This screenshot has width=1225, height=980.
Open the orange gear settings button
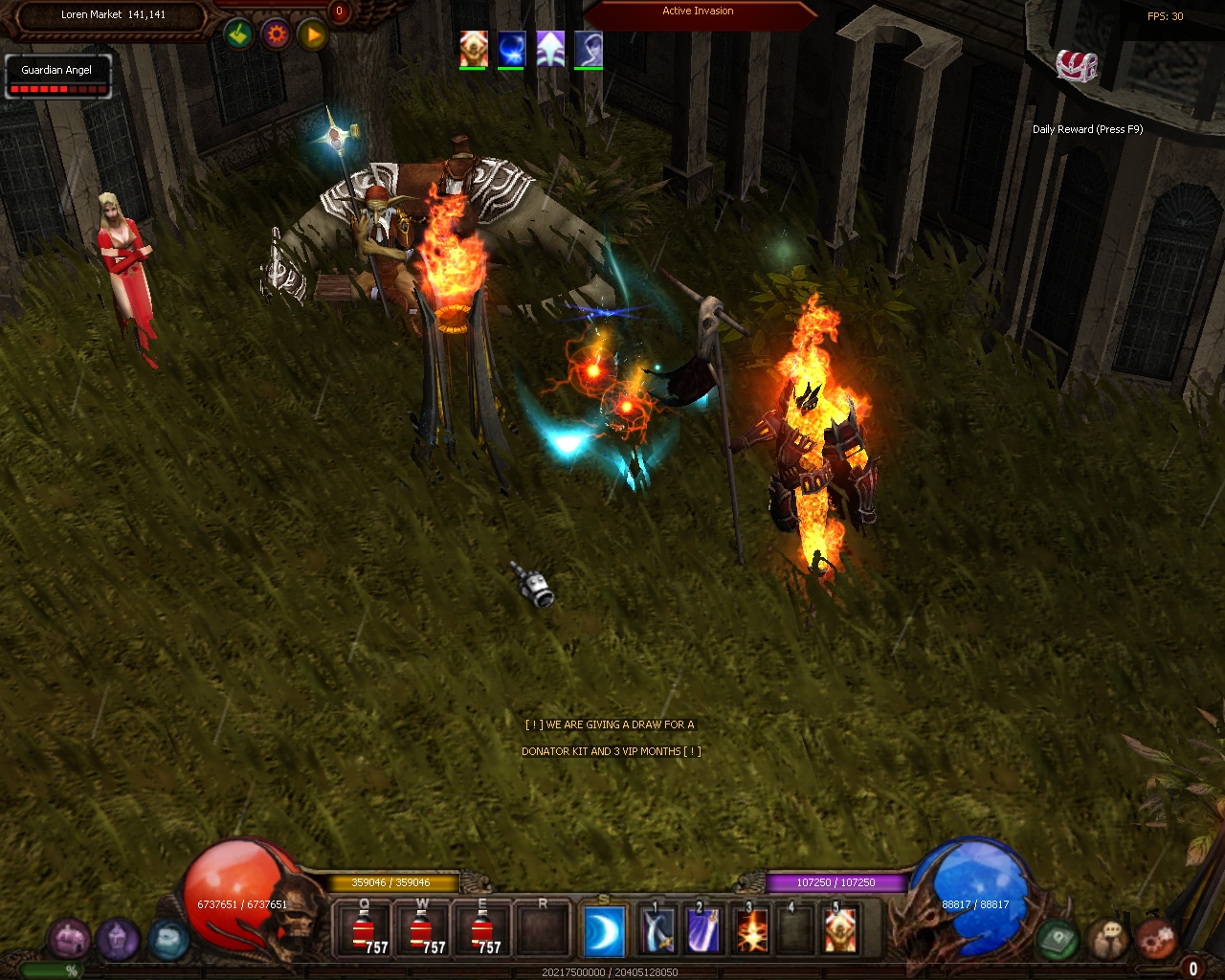pos(276,35)
